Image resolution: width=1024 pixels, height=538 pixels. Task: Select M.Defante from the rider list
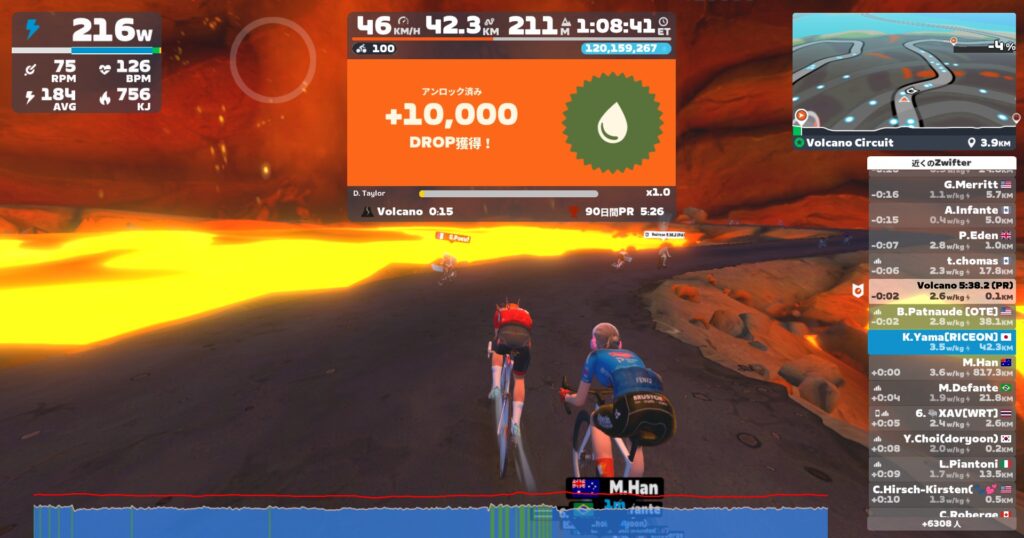[942, 392]
